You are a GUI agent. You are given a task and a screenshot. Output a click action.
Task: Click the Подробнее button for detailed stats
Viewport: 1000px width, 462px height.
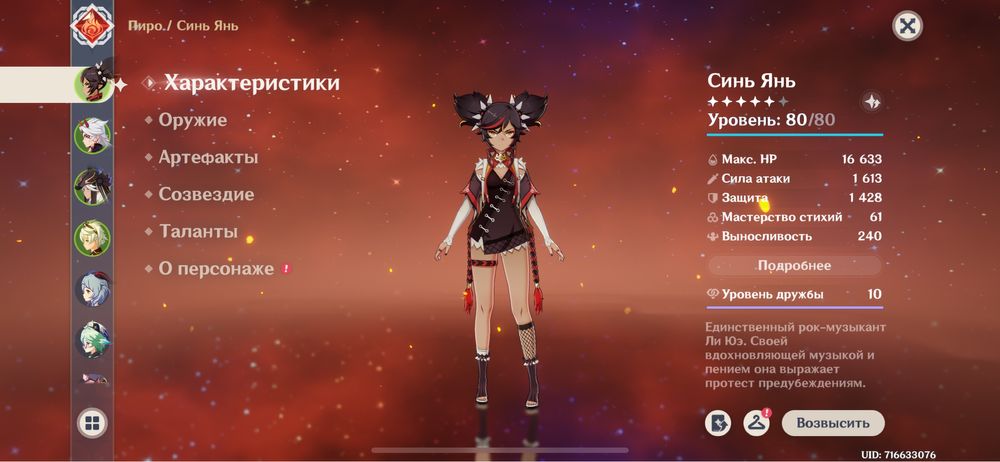click(794, 266)
